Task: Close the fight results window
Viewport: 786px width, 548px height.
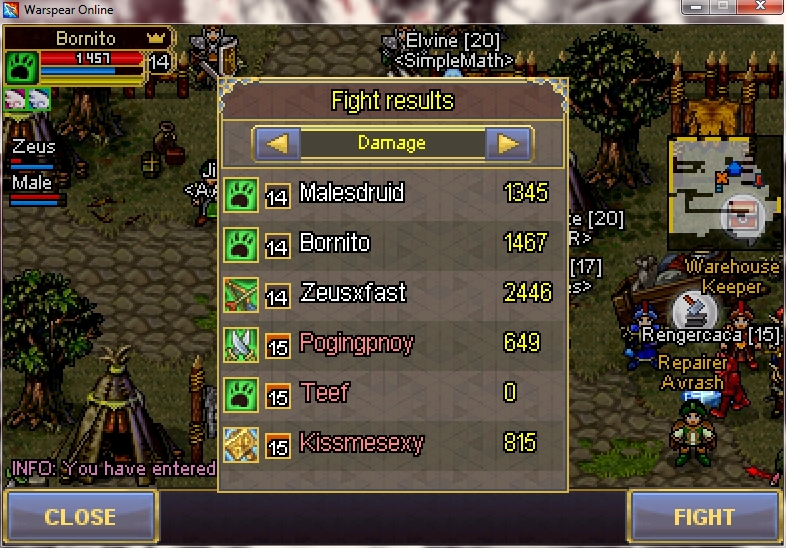Action: pos(80,517)
